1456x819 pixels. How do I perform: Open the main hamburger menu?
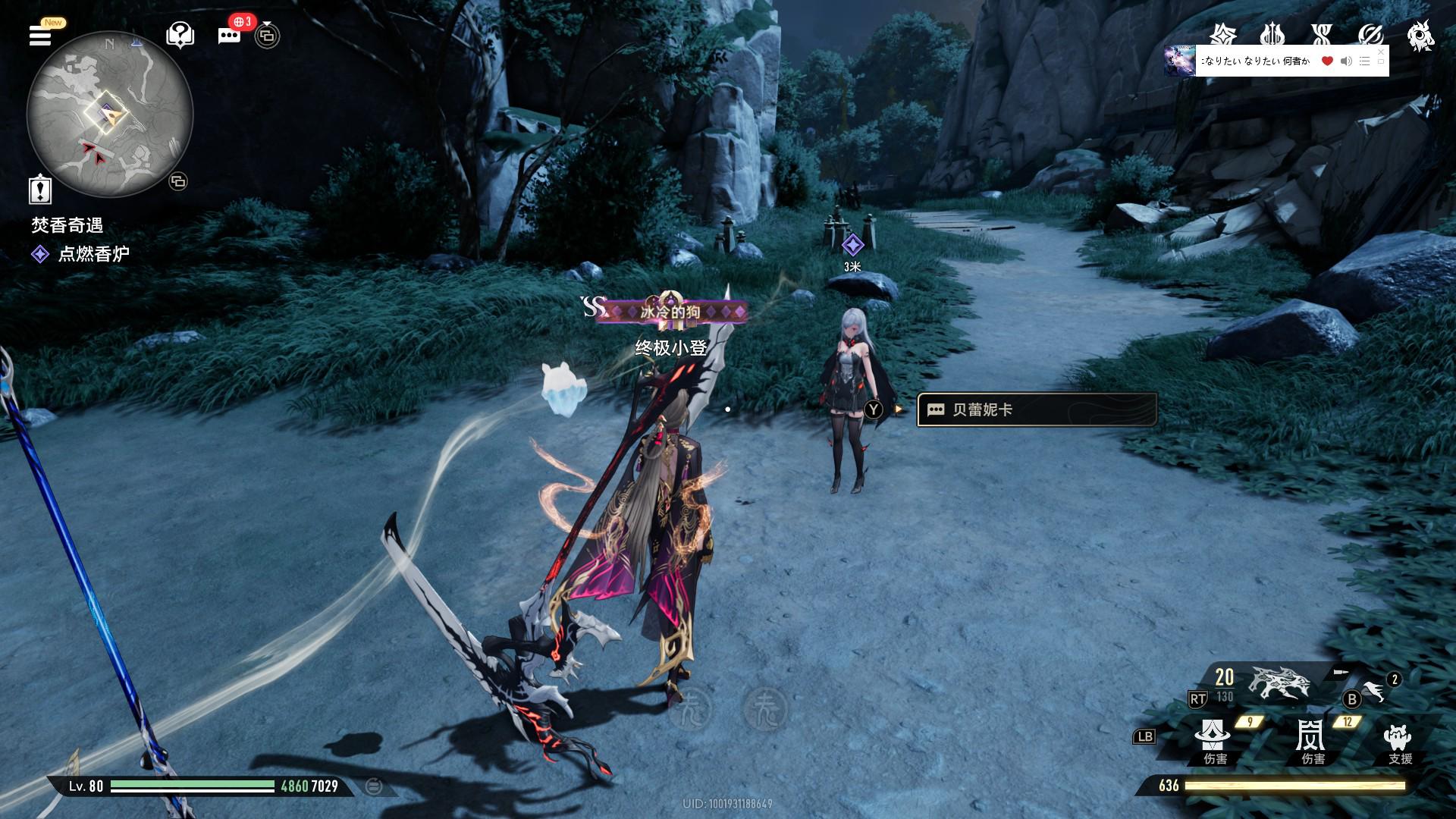click(40, 35)
